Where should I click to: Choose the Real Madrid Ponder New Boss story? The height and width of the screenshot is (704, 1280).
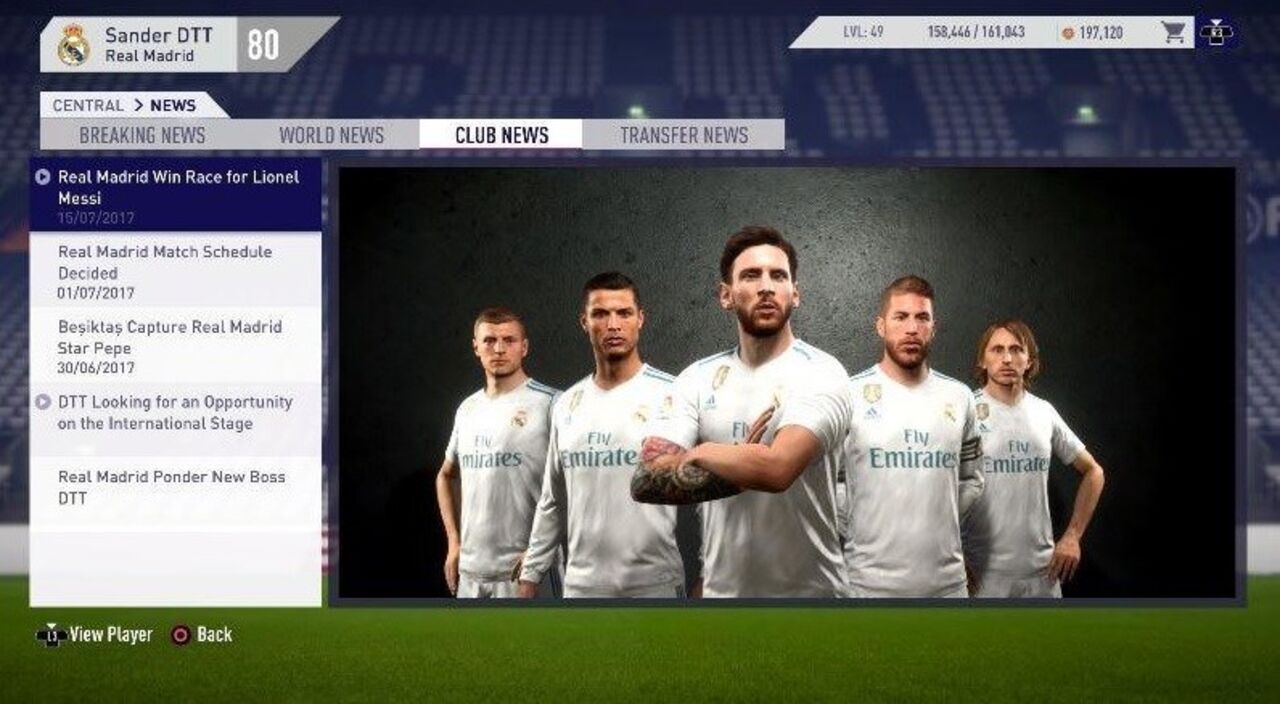(x=177, y=487)
